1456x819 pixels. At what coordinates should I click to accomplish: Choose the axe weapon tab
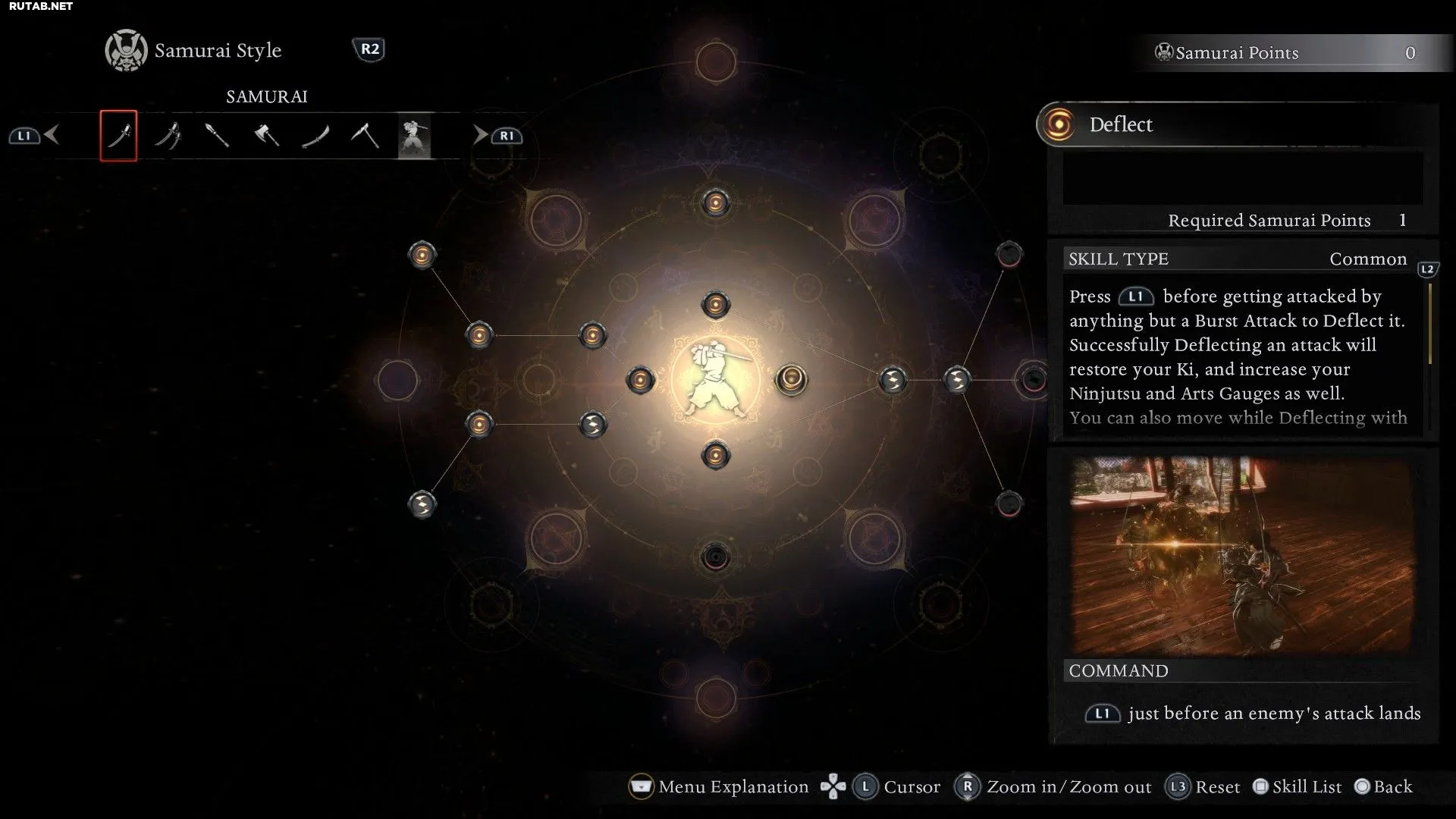coord(266,136)
